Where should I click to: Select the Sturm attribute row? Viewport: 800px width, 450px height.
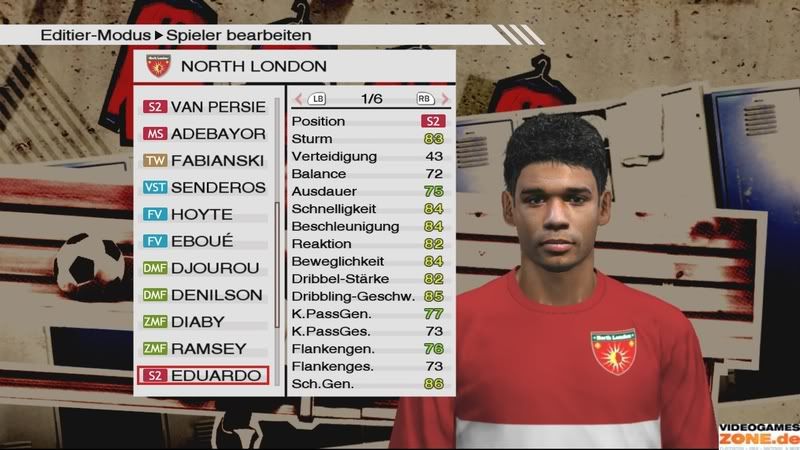pos(367,139)
